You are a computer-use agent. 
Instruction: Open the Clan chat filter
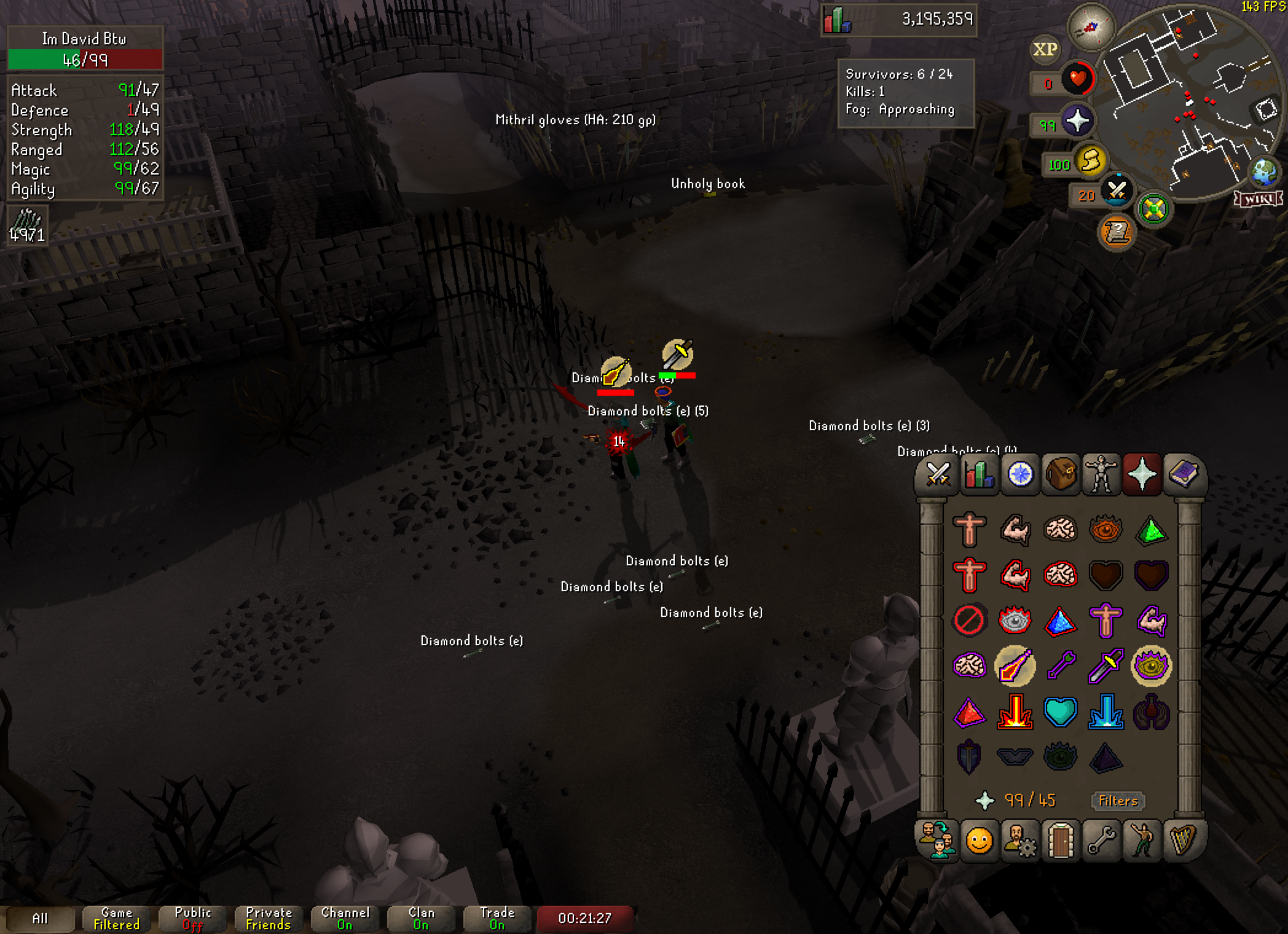click(421, 919)
